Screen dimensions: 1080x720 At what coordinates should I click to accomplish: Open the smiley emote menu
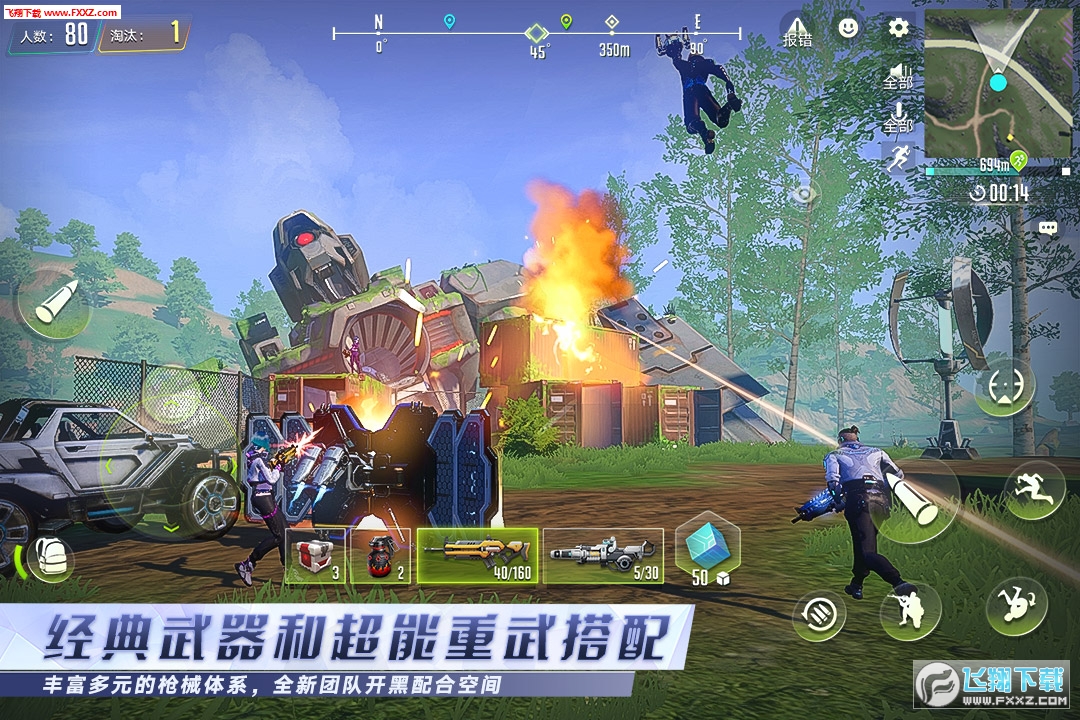tap(848, 28)
